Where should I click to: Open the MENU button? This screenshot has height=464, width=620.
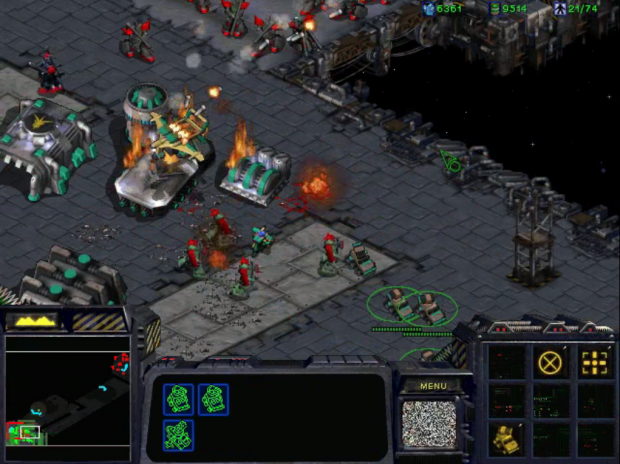point(433,386)
